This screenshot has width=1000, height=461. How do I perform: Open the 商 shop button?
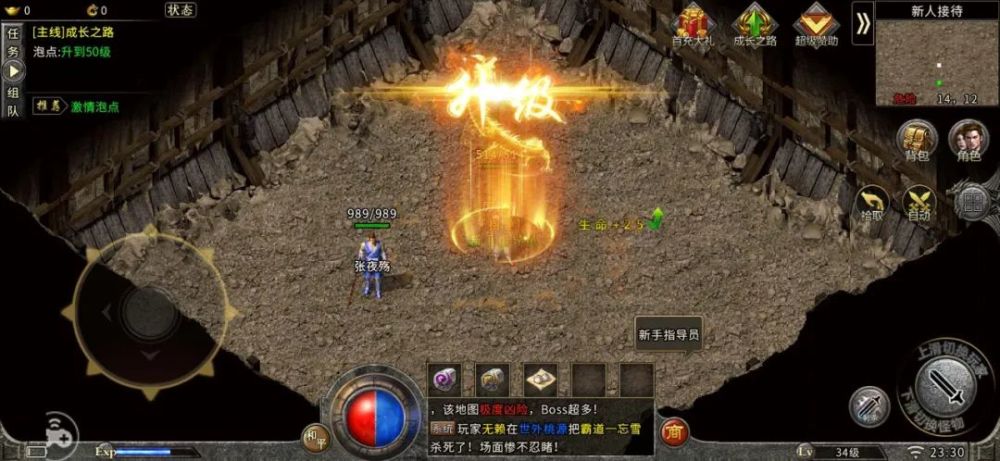(x=676, y=430)
